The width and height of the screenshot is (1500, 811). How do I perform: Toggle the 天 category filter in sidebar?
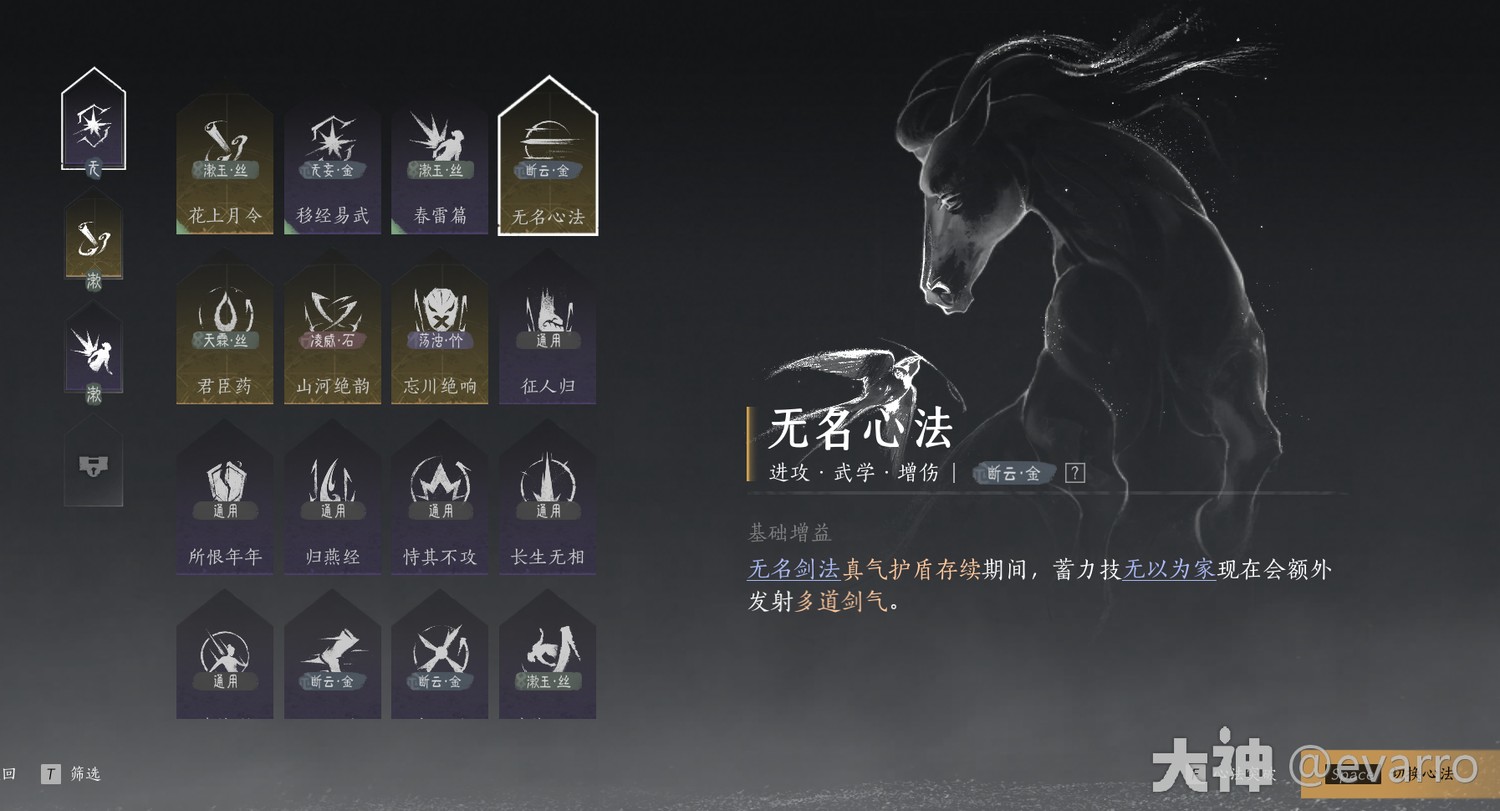pos(93,120)
